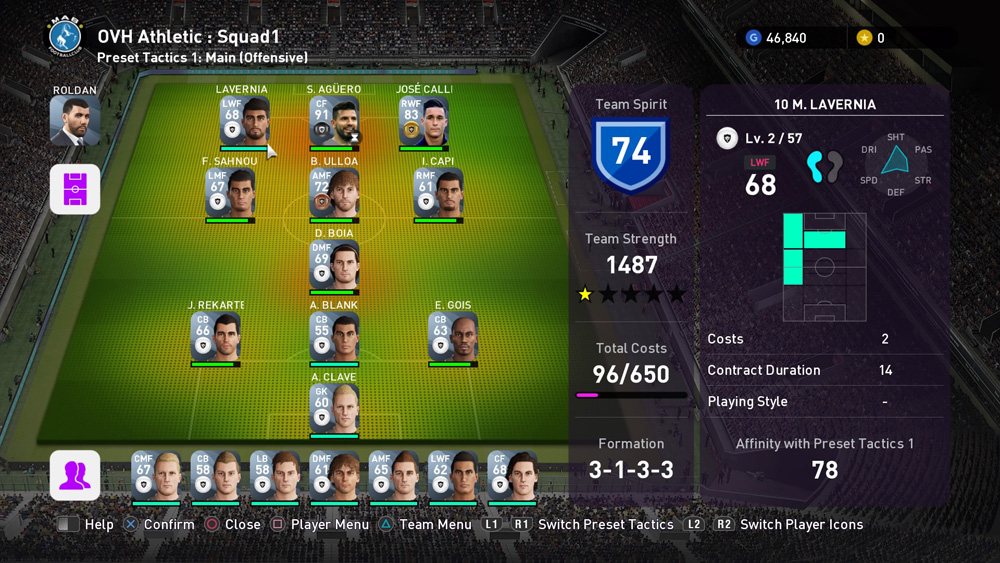Open the purple substitutes bench icon
The image size is (1000, 563).
[75, 475]
